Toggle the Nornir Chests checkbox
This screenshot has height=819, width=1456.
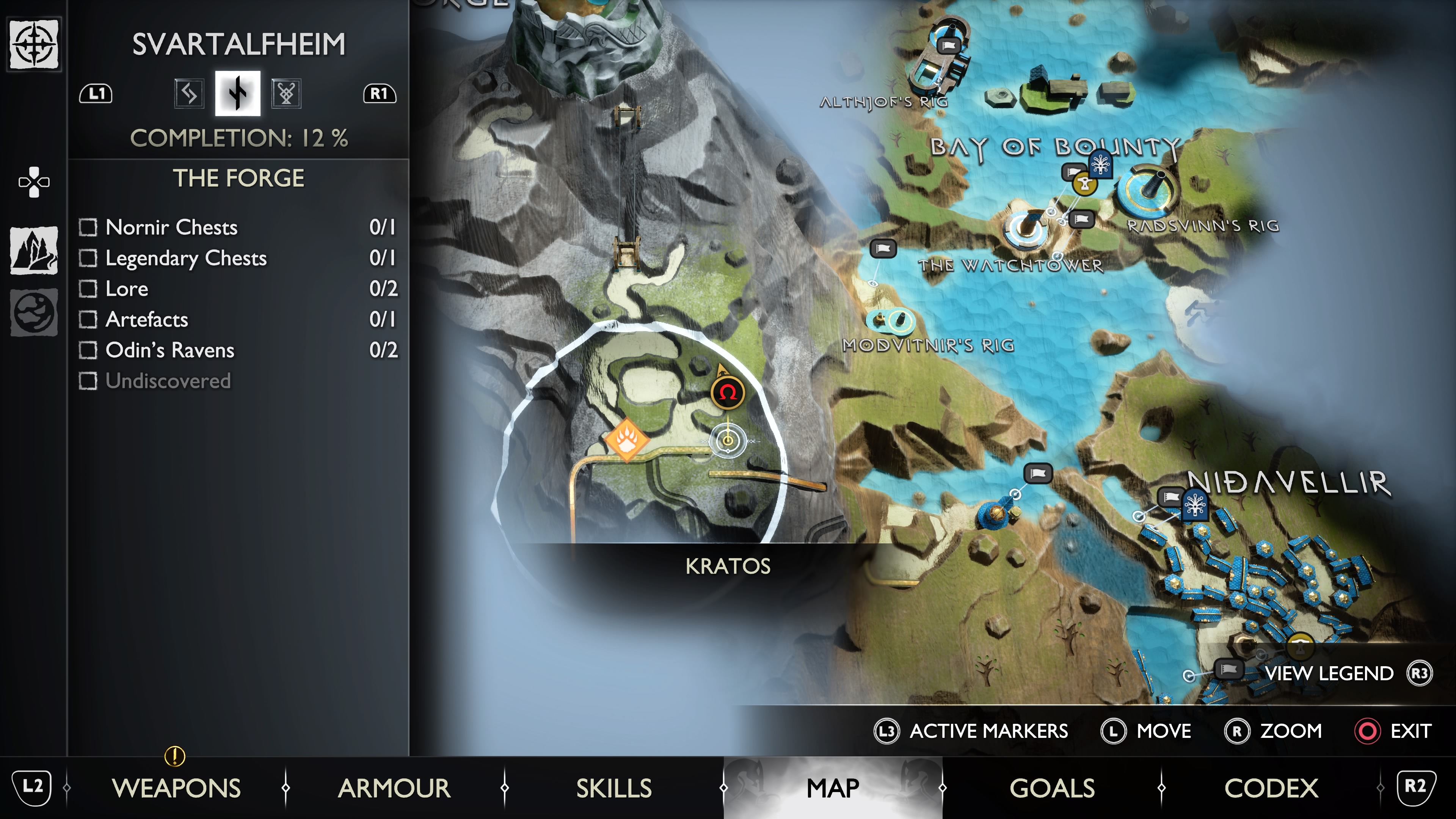pyautogui.click(x=88, y=227)
